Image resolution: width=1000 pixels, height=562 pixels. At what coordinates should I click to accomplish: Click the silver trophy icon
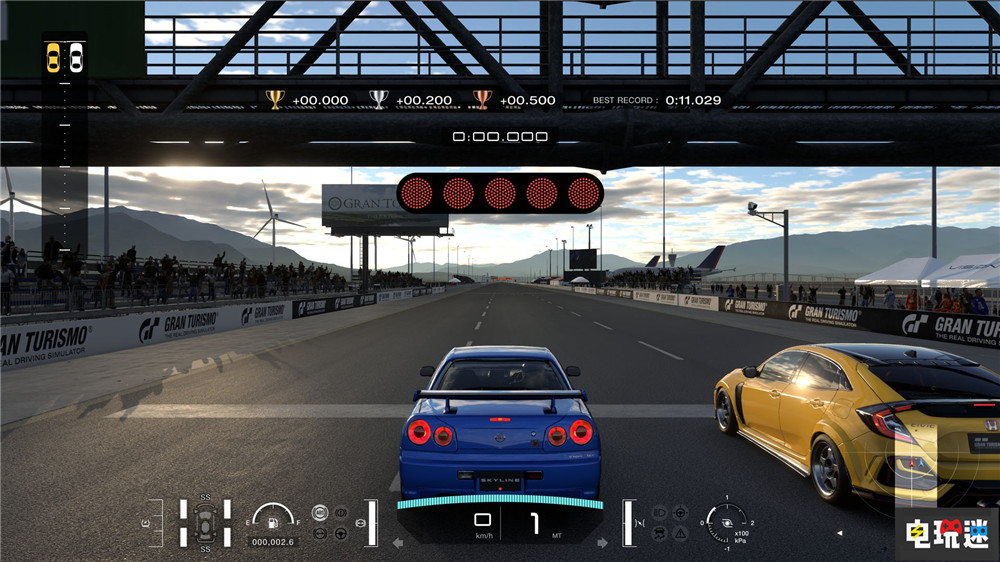(x=379, y=99)
